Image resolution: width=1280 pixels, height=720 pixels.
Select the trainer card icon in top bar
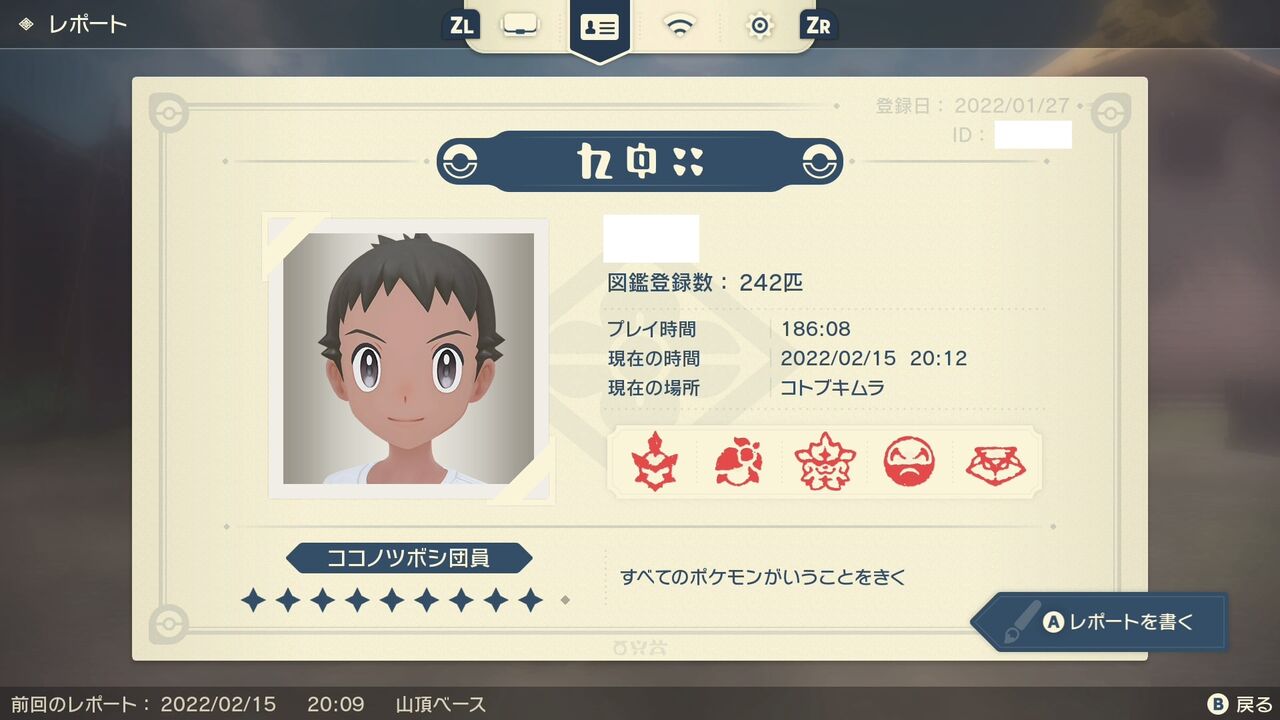coord(601,26)
